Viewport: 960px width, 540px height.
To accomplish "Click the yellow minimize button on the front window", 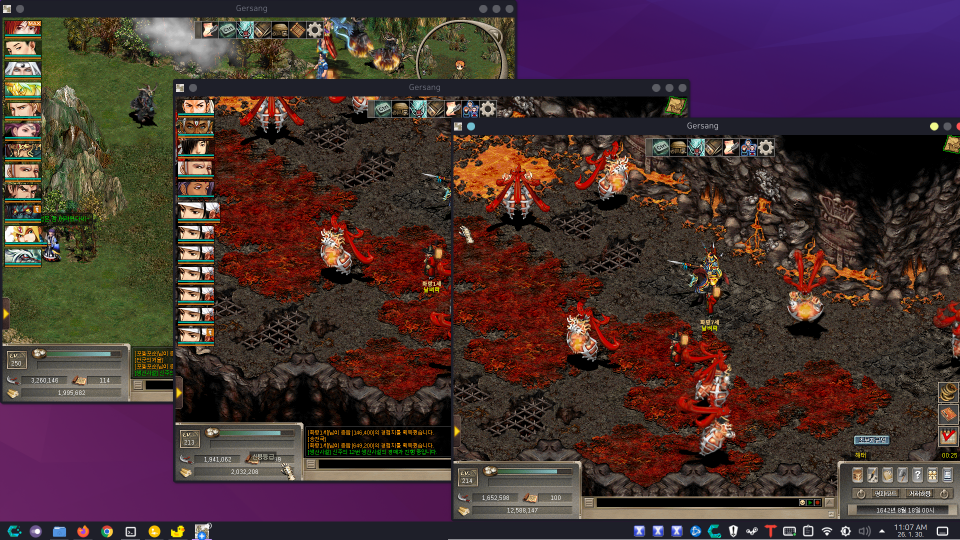I will [x=934, y=126].
